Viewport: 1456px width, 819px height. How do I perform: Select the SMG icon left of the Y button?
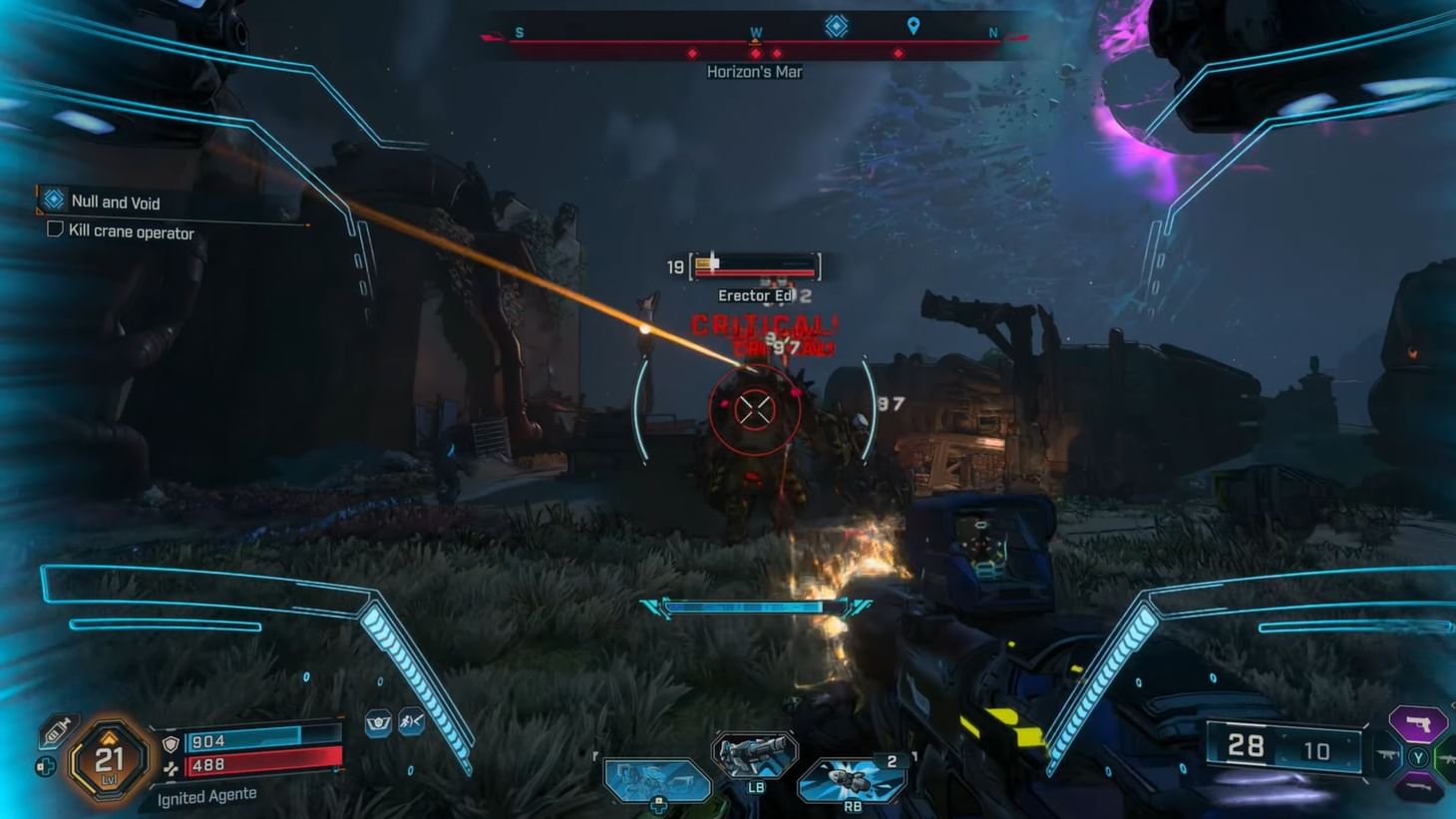[1388, 756]
